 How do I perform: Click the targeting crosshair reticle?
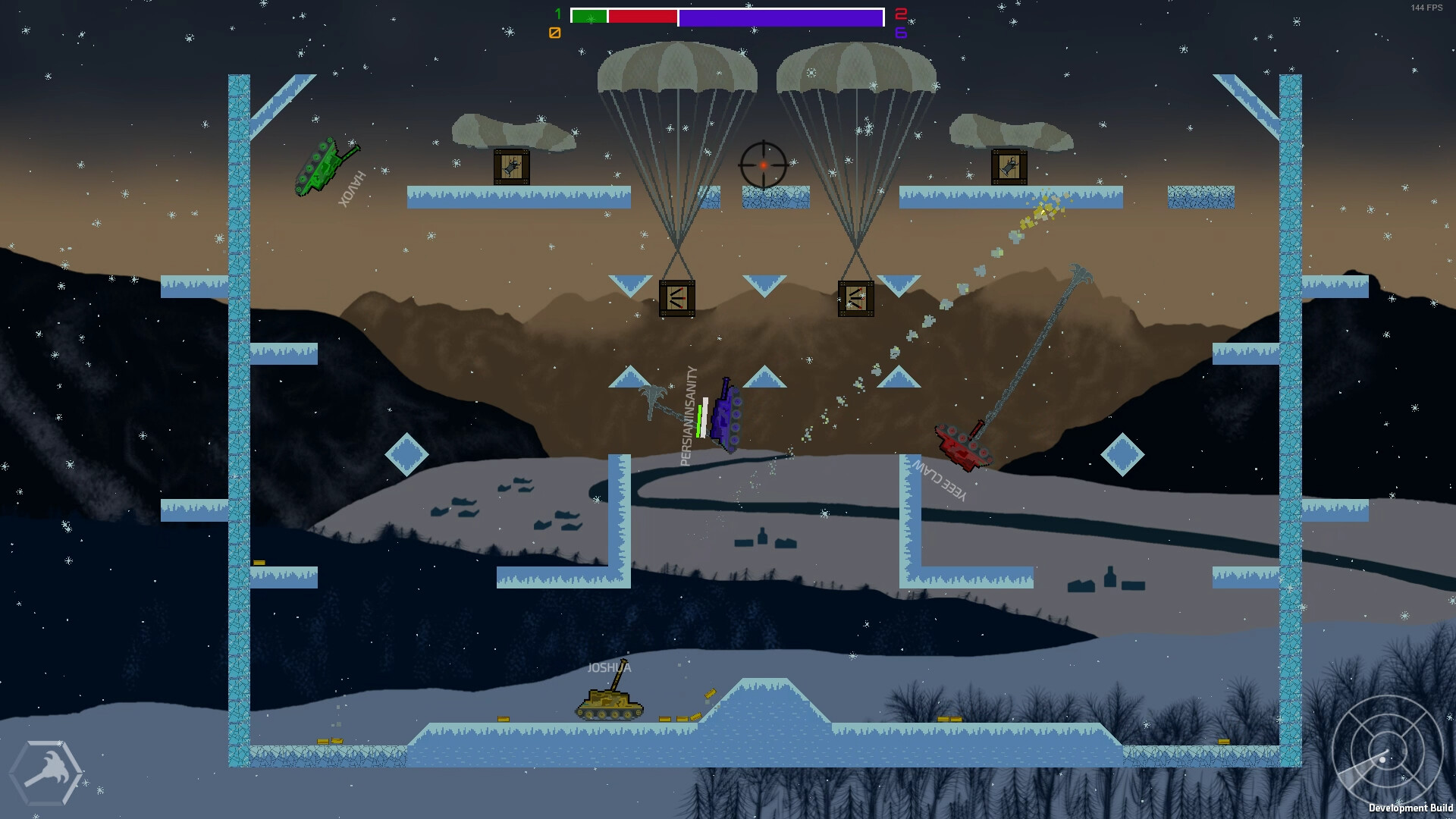pyautogui.click(x=762, y=164)
